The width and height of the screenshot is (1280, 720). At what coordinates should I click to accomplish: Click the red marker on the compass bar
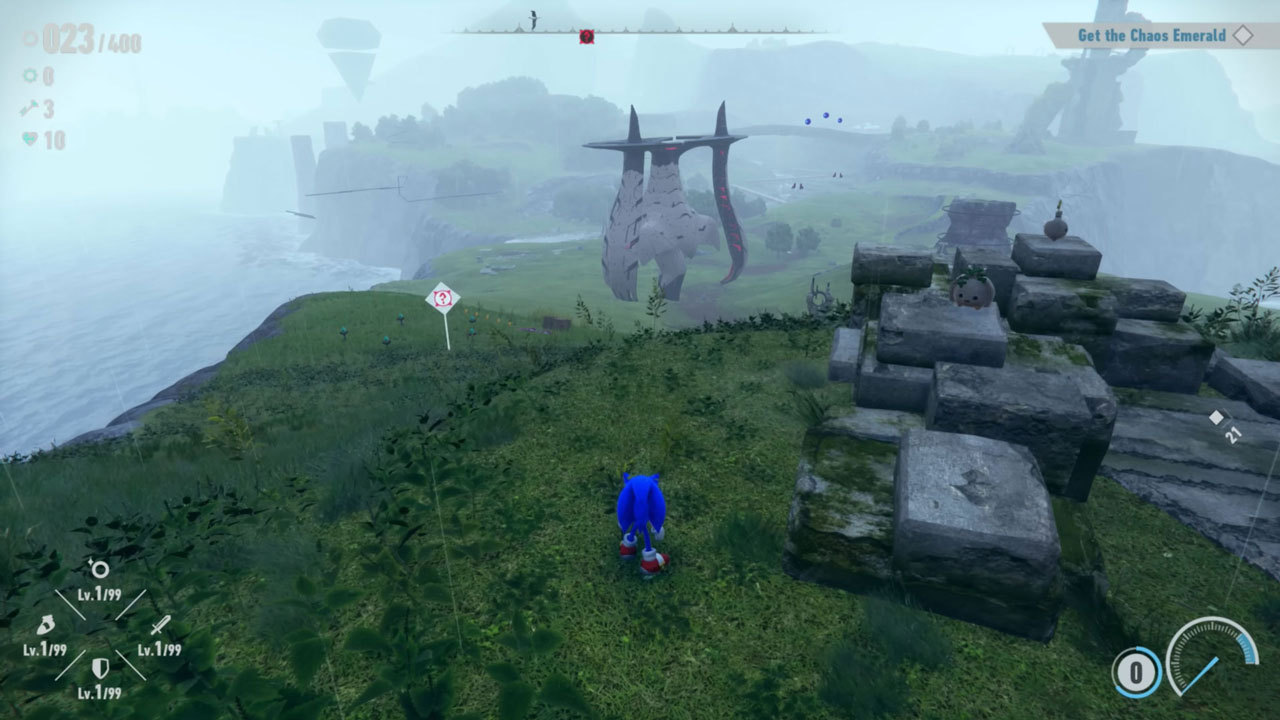[586, 36]
